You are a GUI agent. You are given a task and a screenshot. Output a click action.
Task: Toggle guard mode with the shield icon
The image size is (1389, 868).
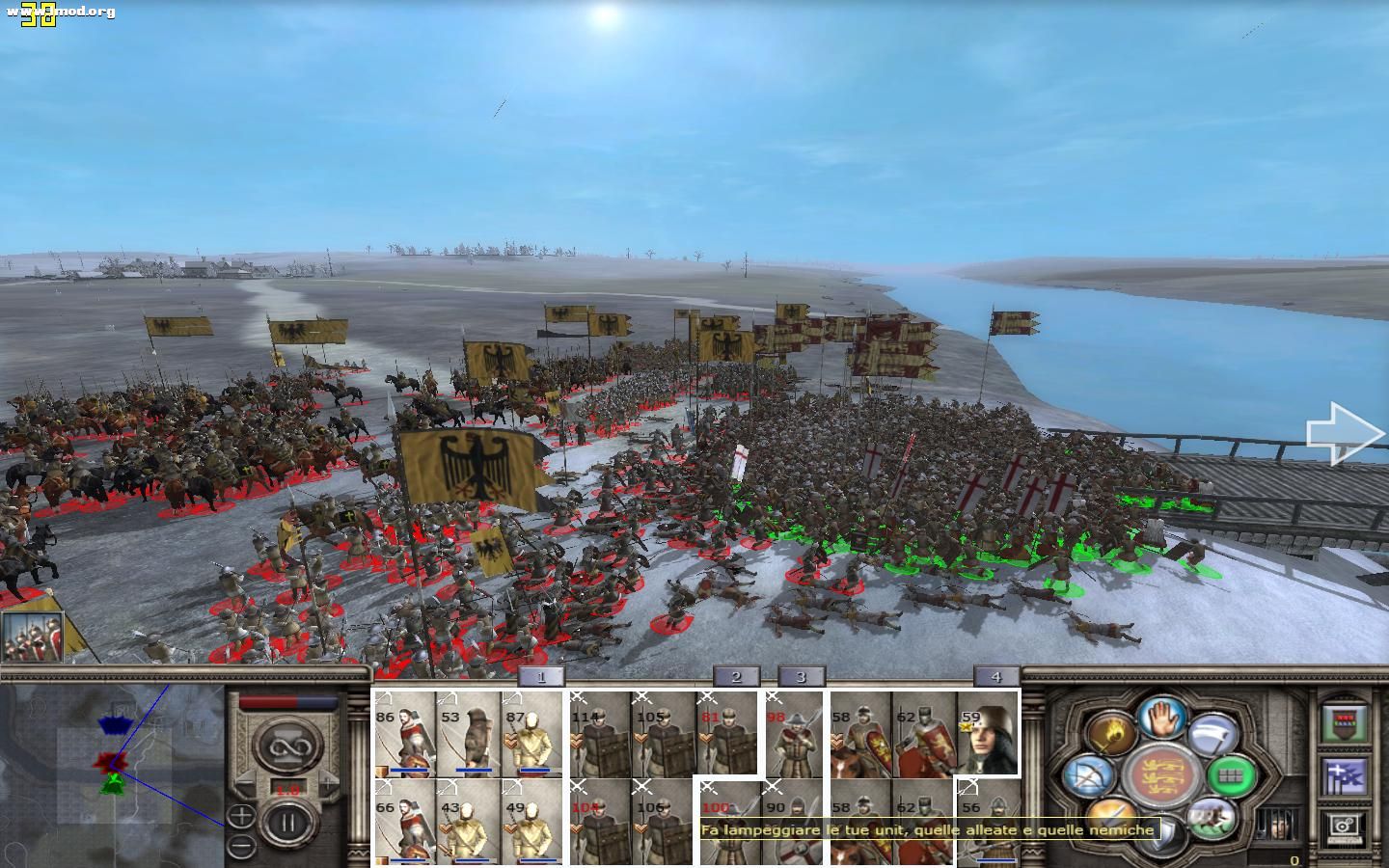(x=1161, y=832)
